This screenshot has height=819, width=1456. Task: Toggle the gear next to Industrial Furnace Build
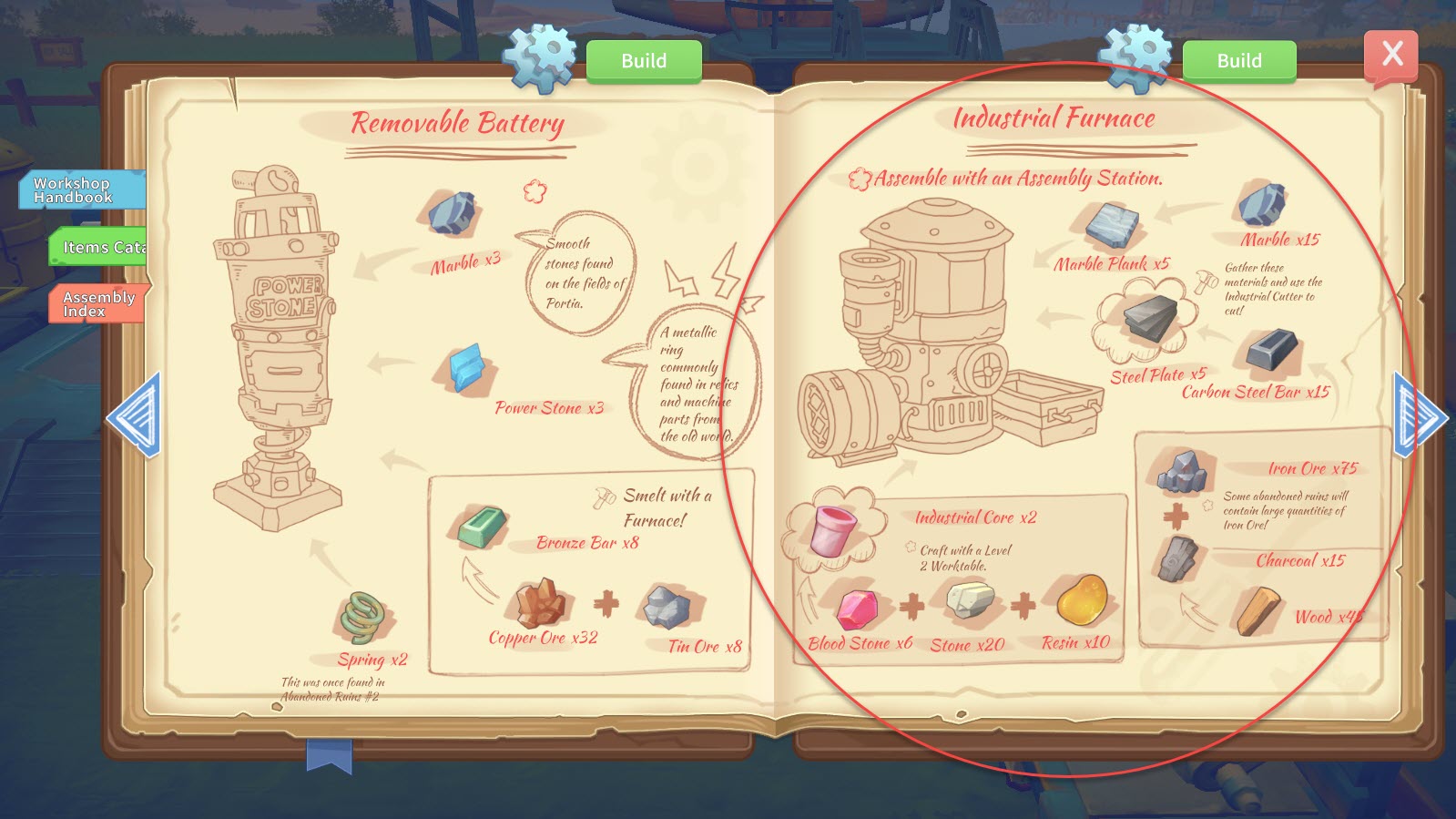[x=1135, y=56]
